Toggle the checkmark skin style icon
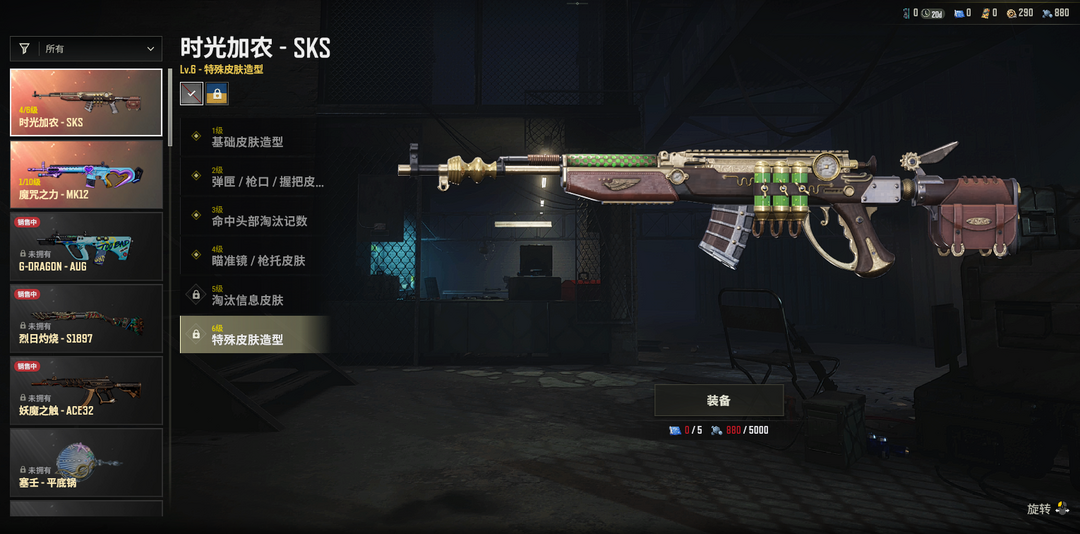The width and height of the screenshot is (1080, 534). (x=191, y=93)
